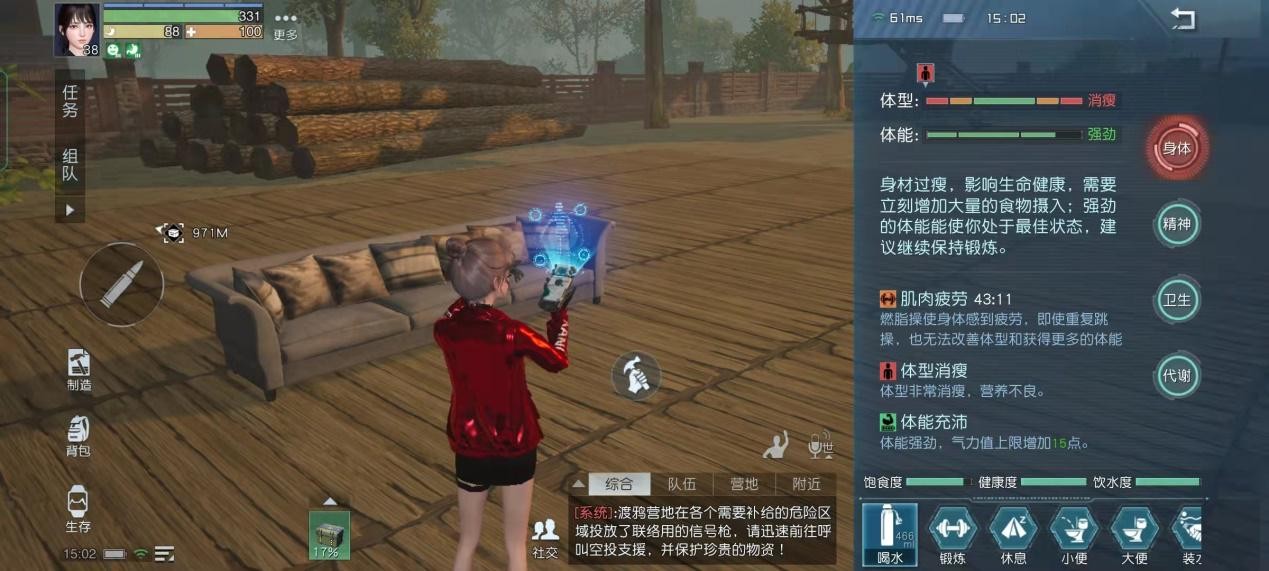Viewport: 1269px width, 571px height.
Task: Switch to the 附近 chat tab
Action: click(806, 484)
